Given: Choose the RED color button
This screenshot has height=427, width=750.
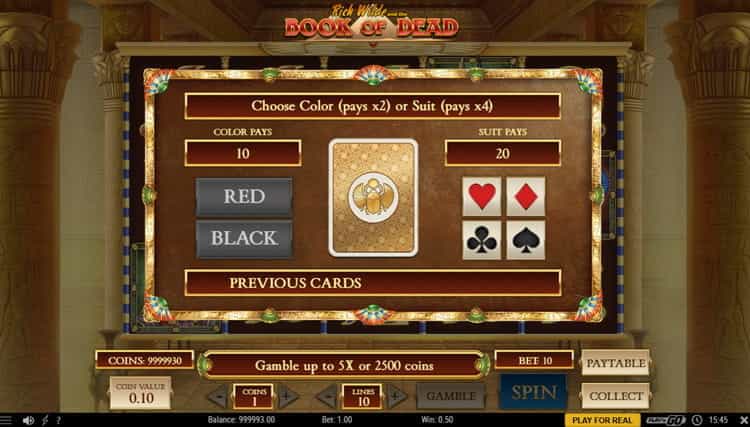Looking at the screenshot, I should (244, 196).
